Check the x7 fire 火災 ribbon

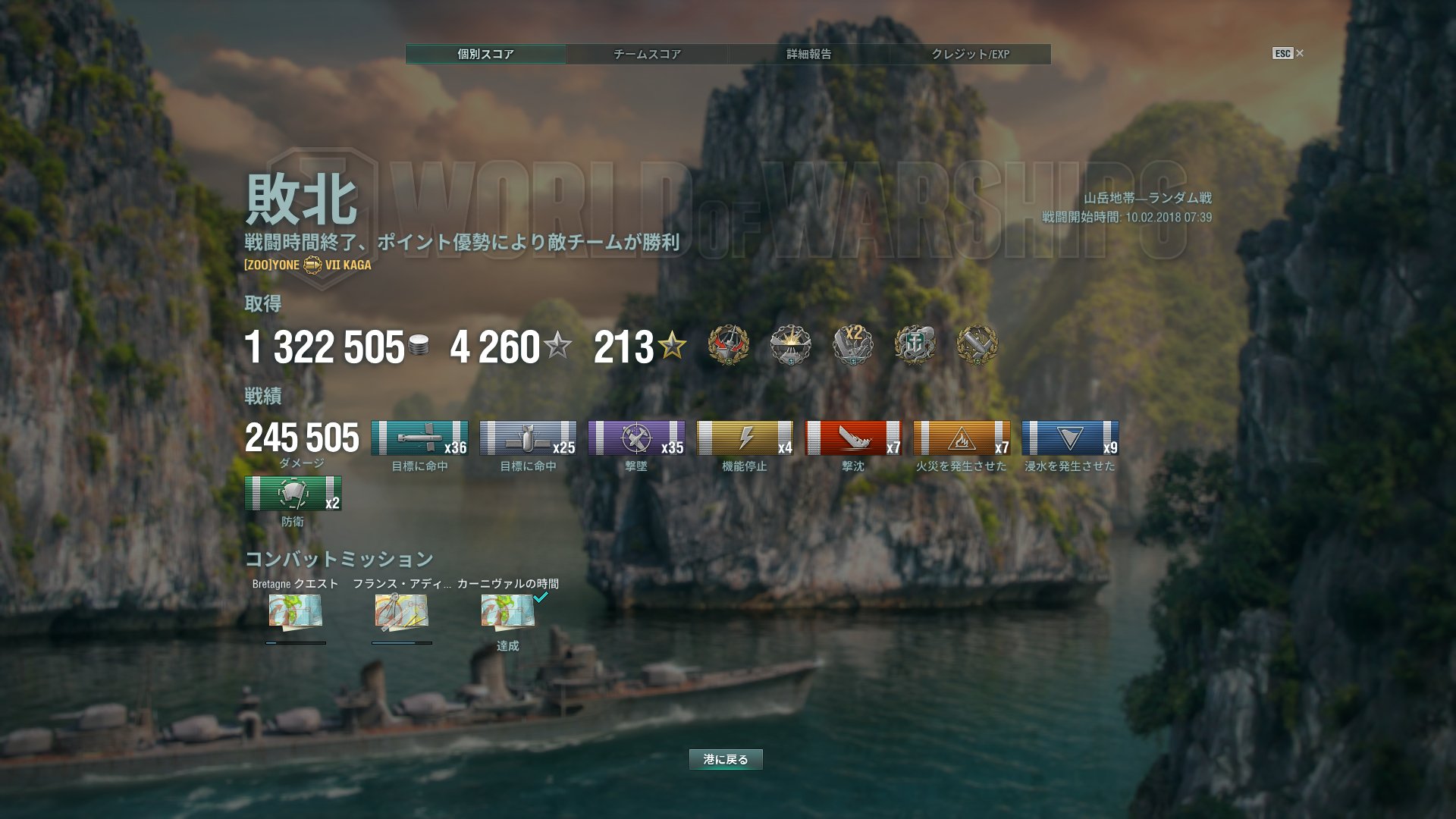(962, 438)
